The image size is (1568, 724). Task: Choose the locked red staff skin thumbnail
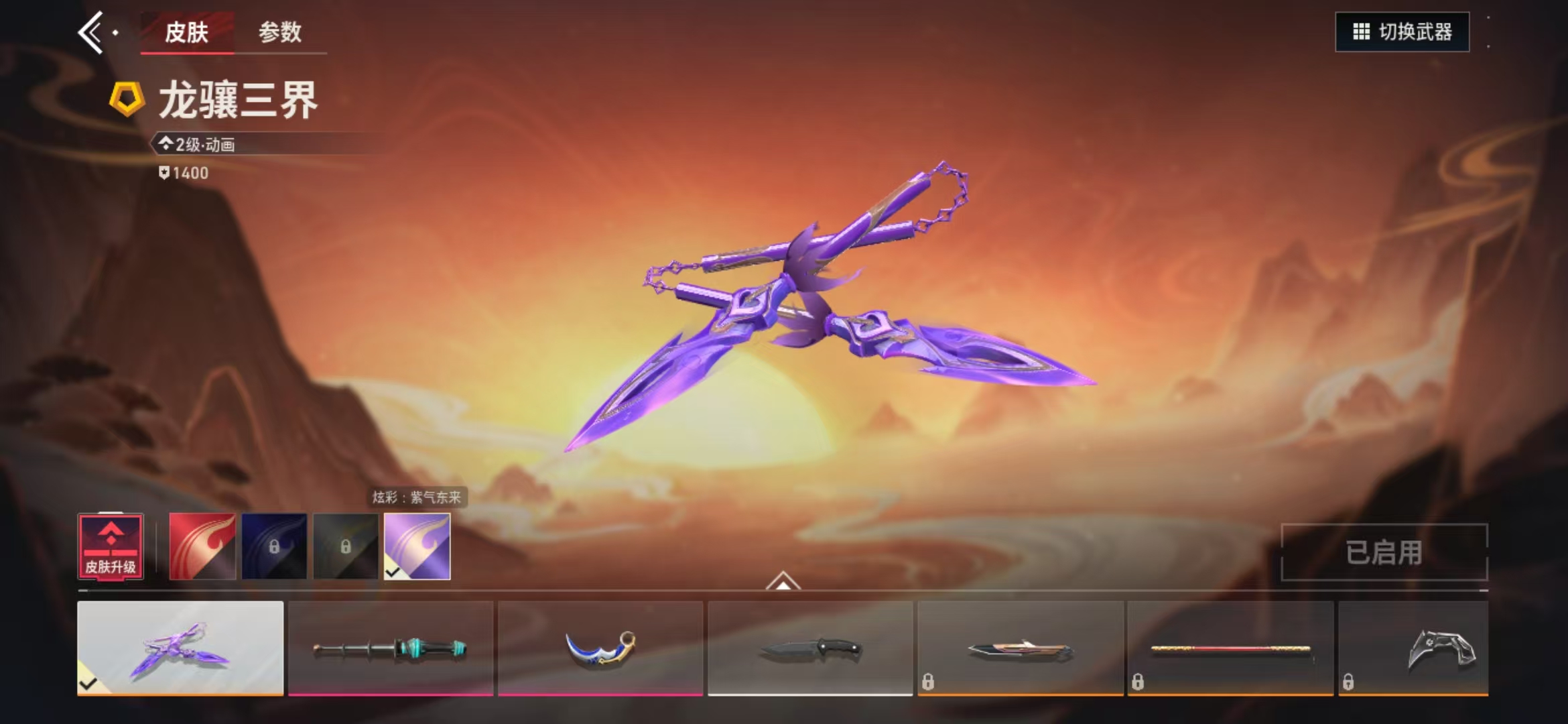tap(1230, 648)
